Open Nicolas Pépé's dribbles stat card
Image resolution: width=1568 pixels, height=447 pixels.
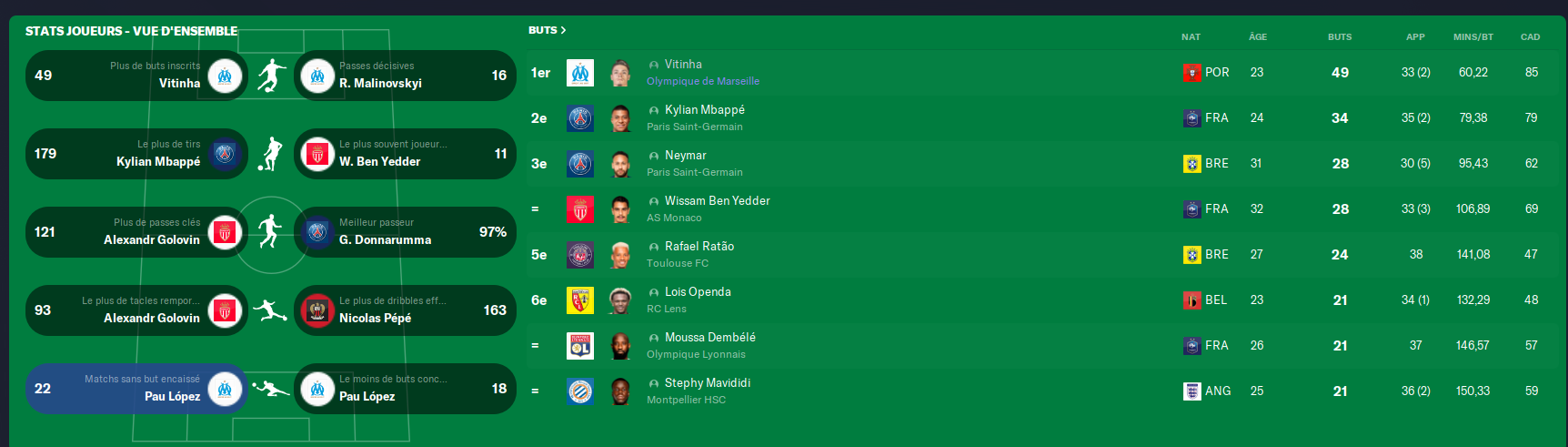(405, 310)
